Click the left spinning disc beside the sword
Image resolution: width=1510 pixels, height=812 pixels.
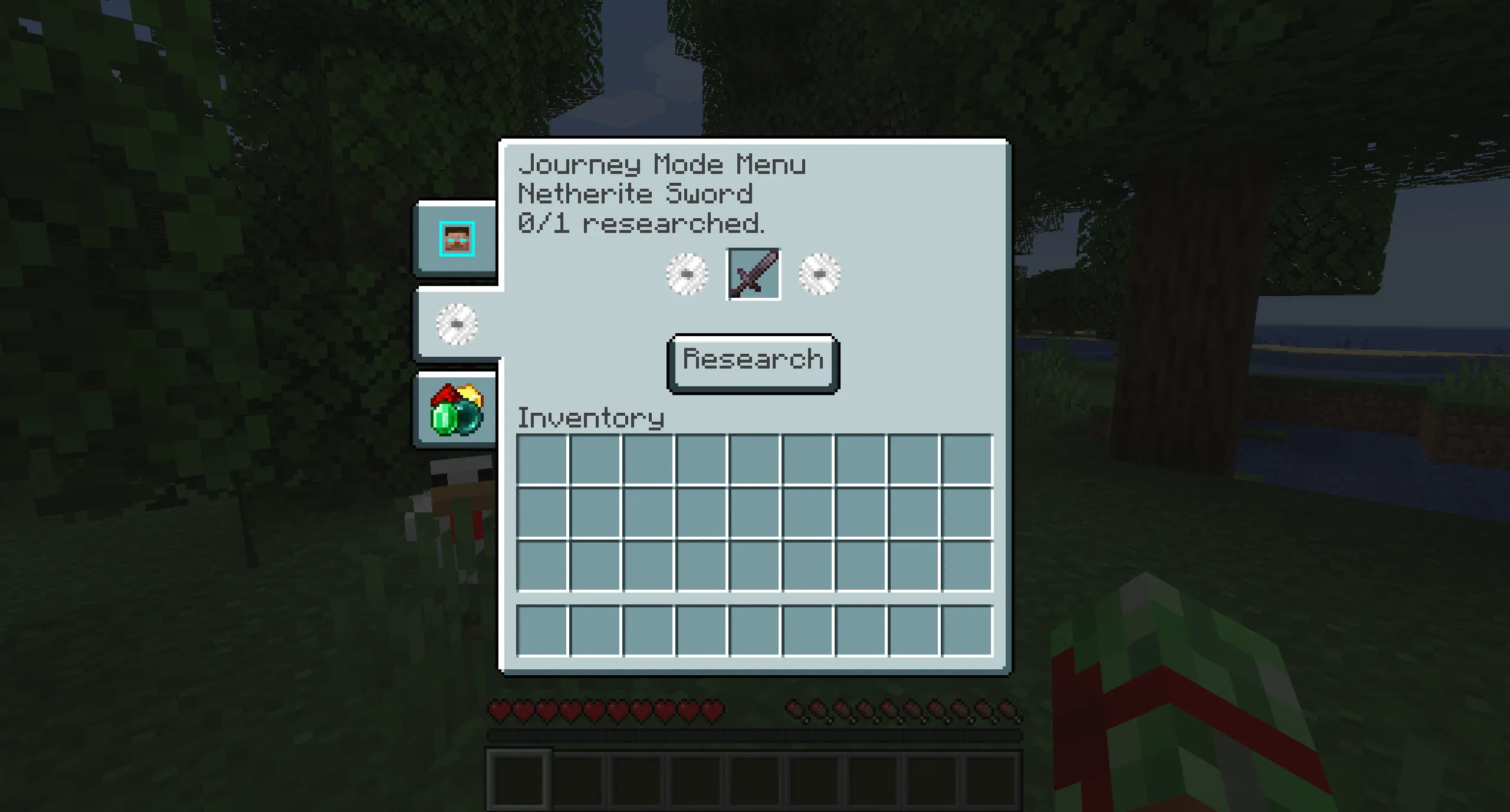pos(686,274)
